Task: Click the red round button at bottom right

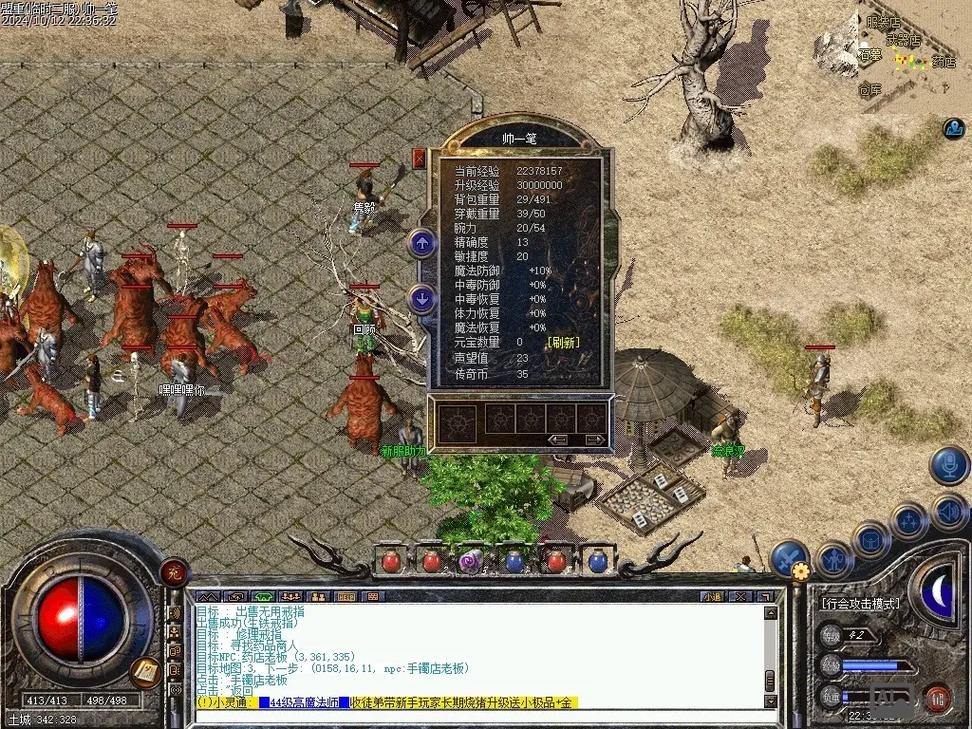Action: click(x=937, y=696)
